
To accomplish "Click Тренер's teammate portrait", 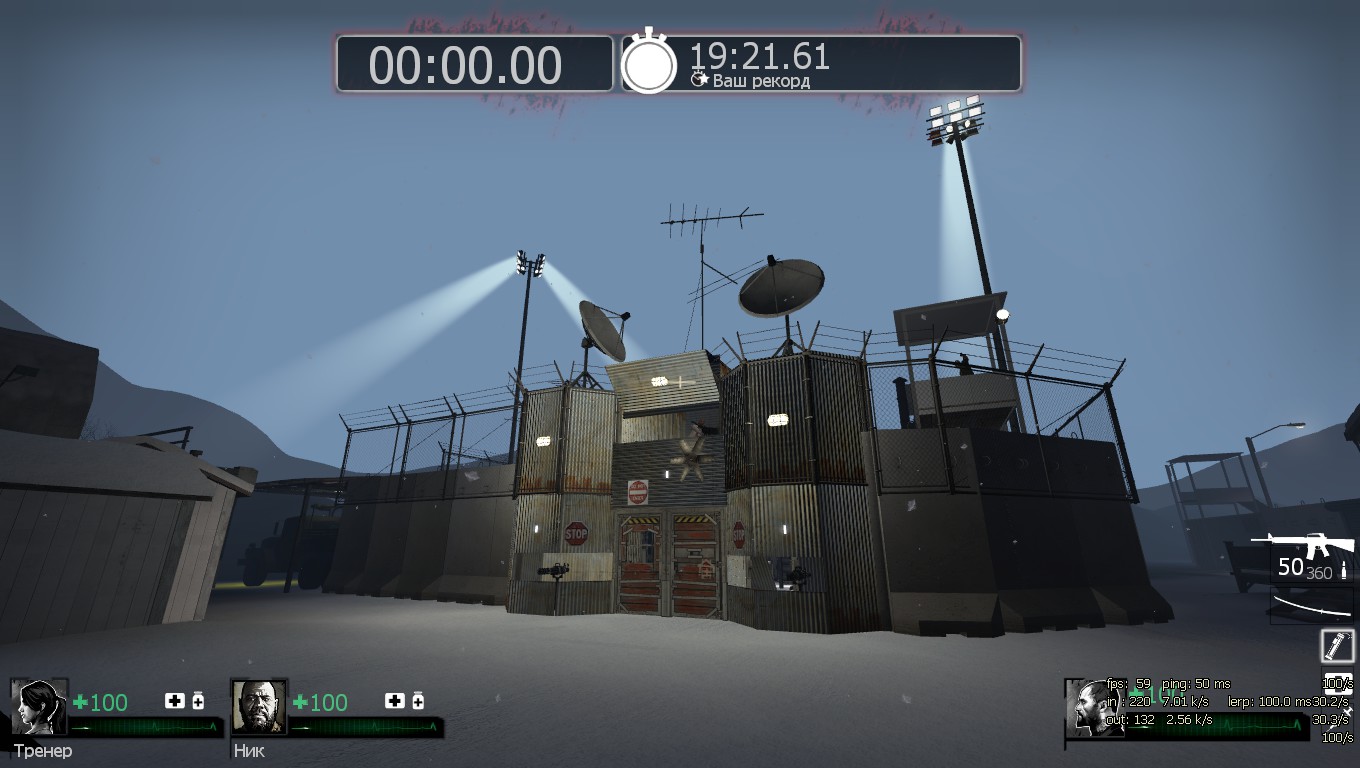I will (x=38, y=708).
